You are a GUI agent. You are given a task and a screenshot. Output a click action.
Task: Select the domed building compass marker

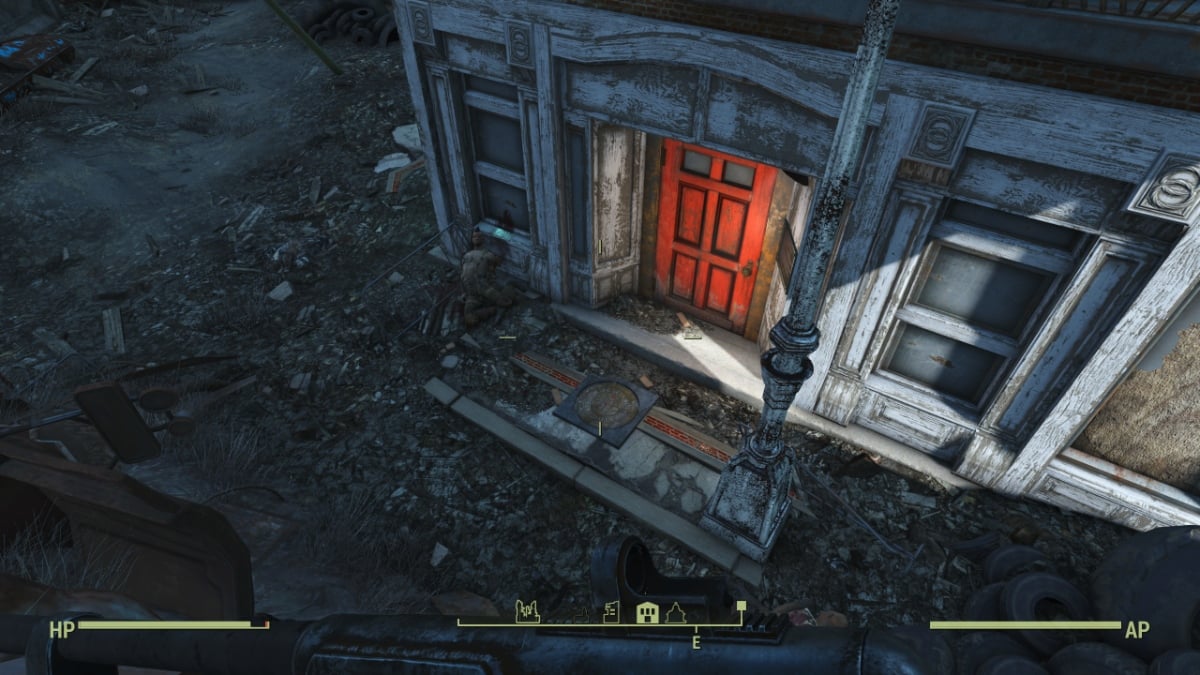(674, 612)
